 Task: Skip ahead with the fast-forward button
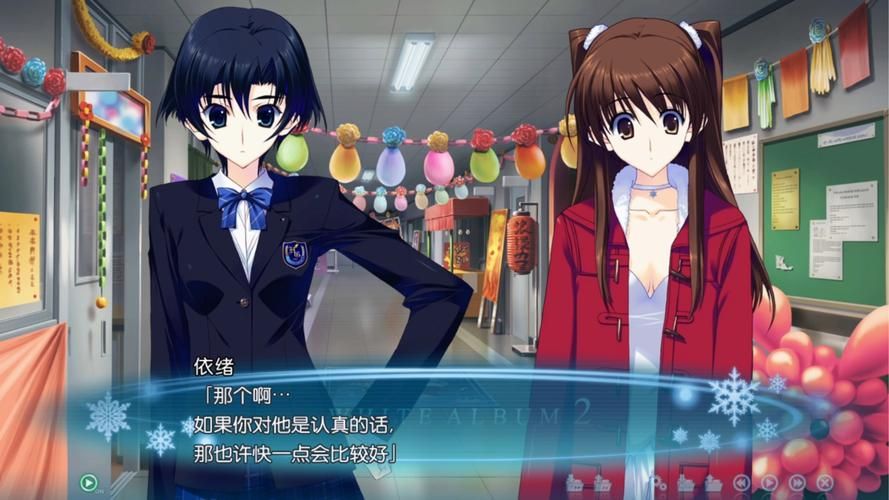click(x=797, y=483)
